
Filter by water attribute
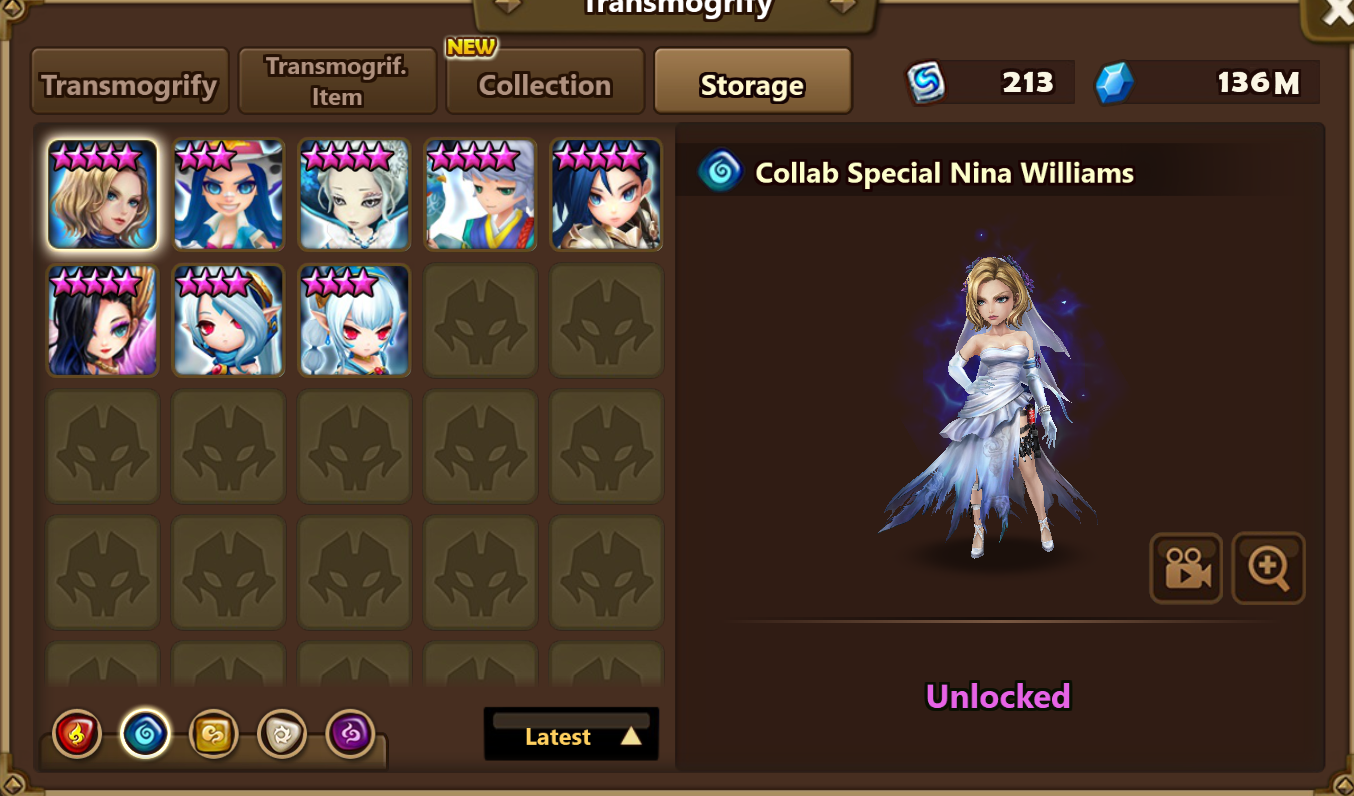pos(145,735)
